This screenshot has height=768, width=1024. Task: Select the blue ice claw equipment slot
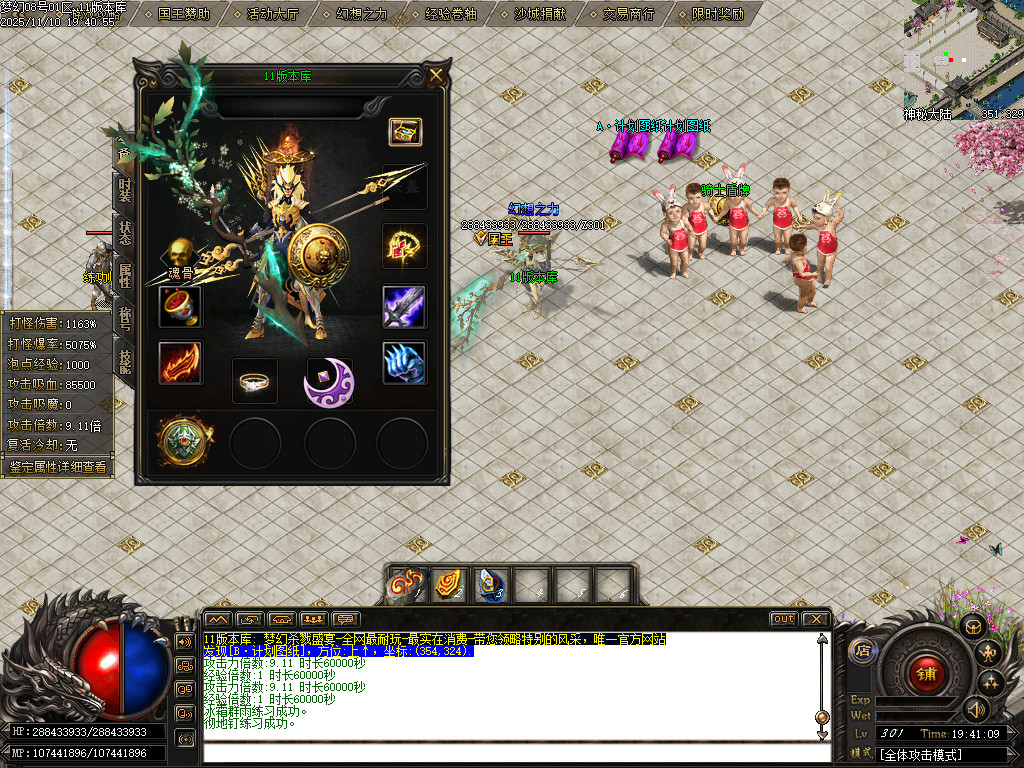click(404, 363)
